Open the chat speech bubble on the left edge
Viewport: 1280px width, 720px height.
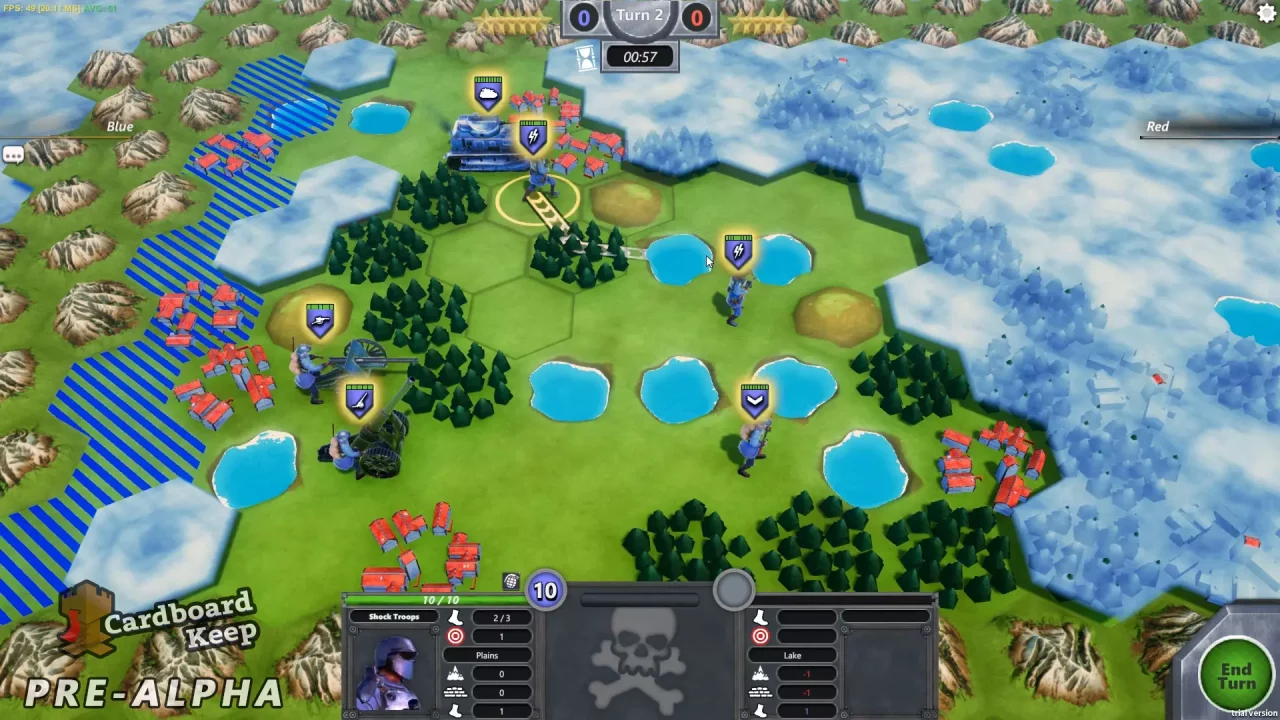coord(13,153)
